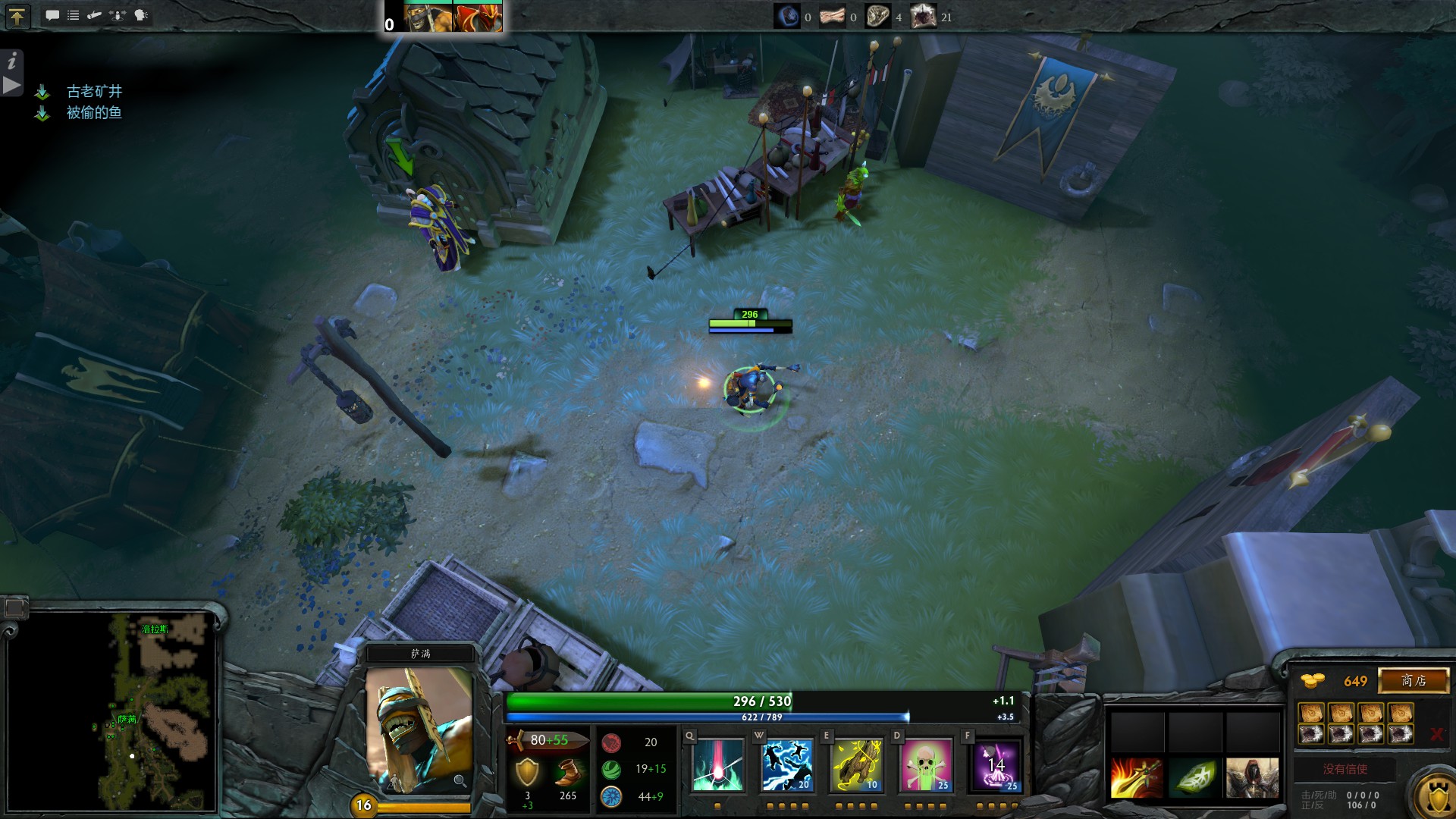Activate the Q Ether Shock ability
Screen dimensions: 1456x819
717,764
